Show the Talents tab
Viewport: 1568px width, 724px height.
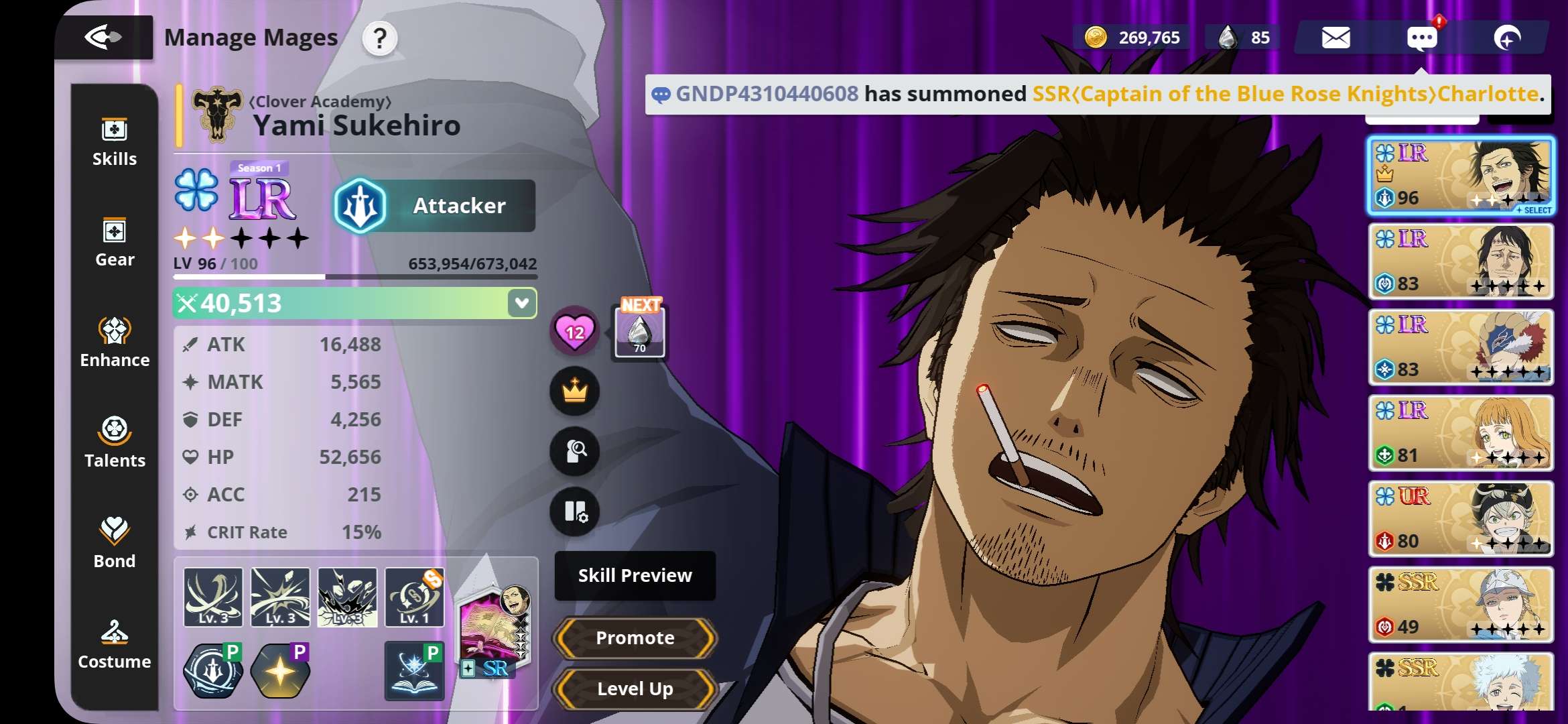115,444
